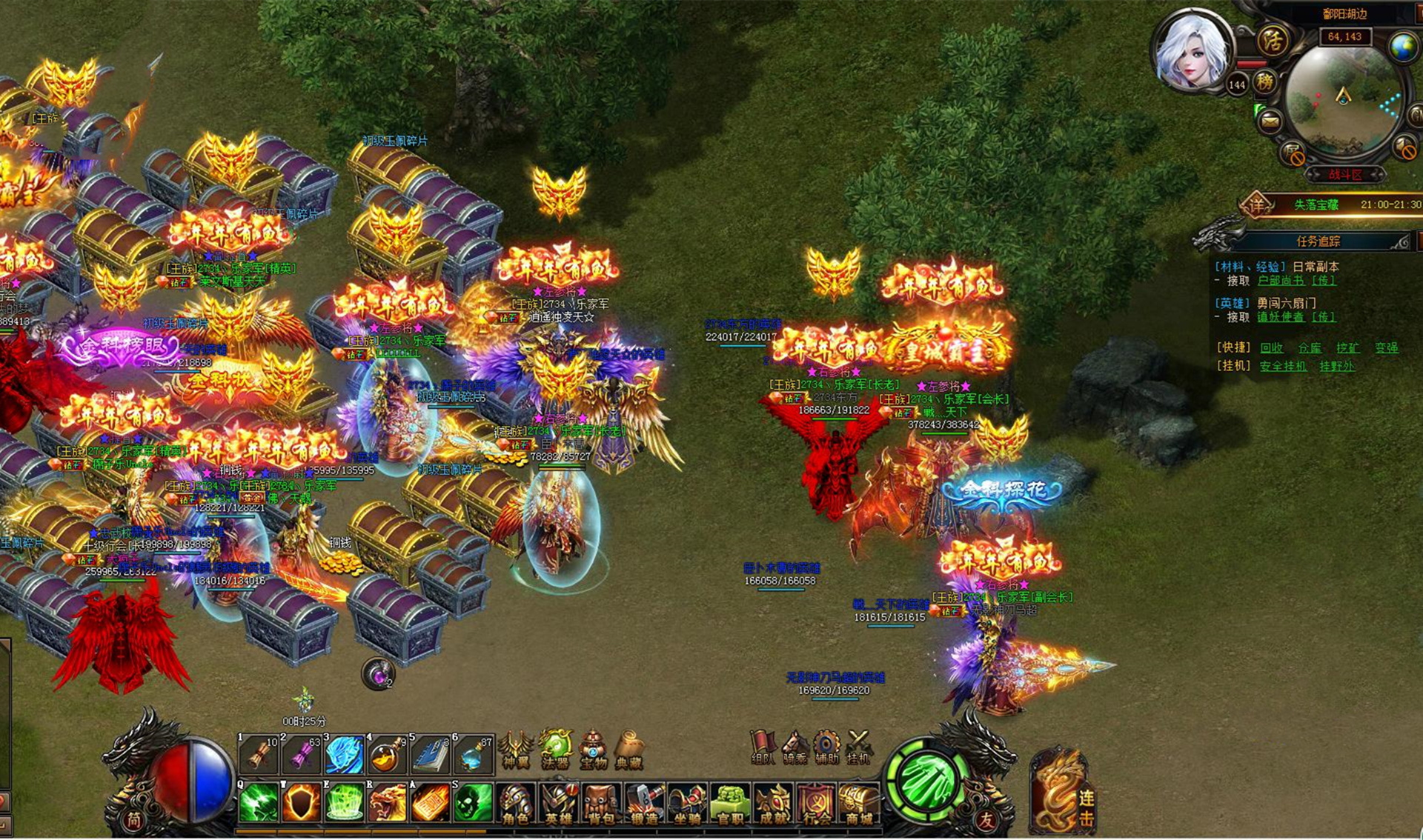The image size is (1423, 840).
Task: Activate the 连击 combo dragon button
Action: pos(1061,794)
